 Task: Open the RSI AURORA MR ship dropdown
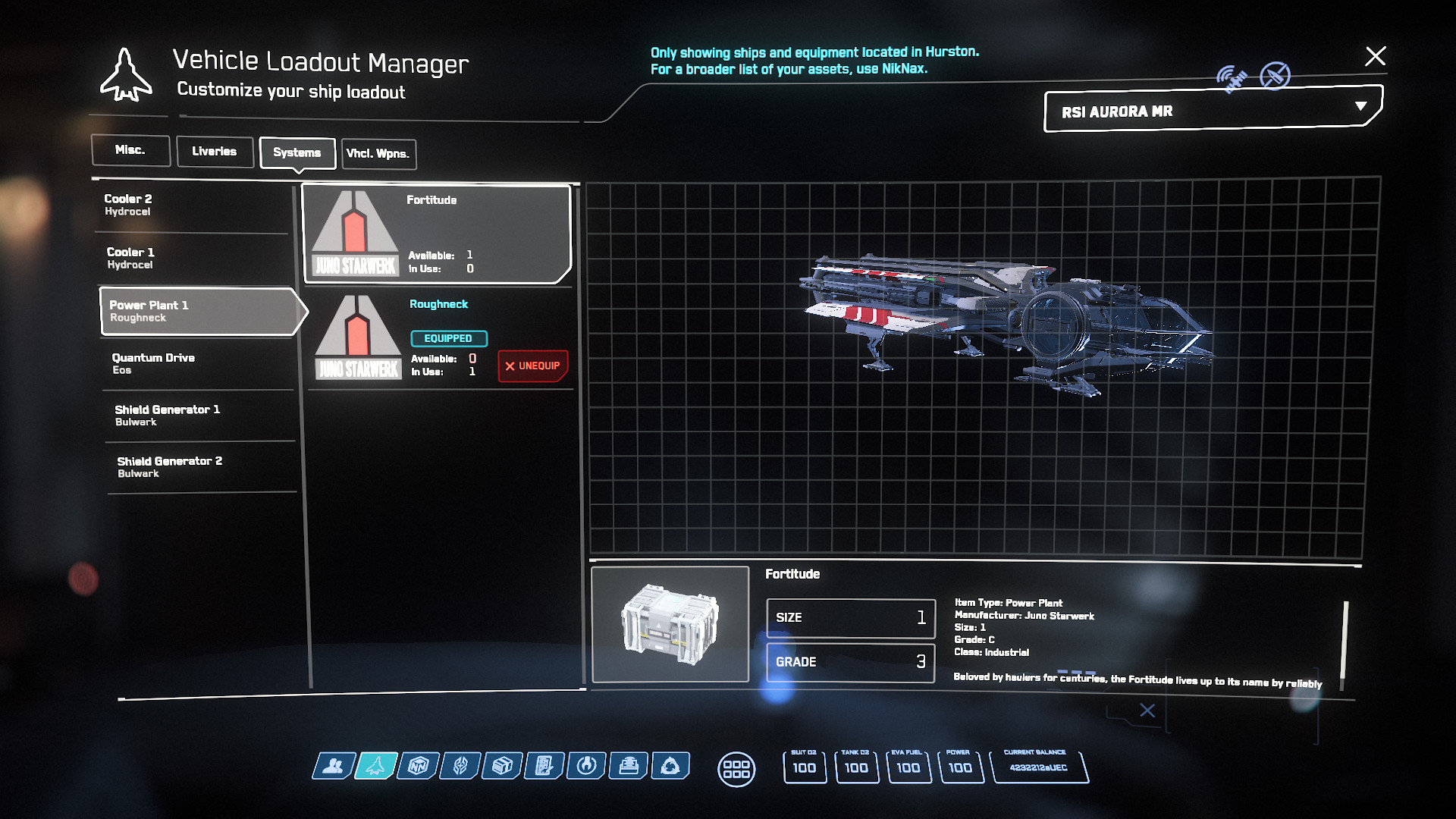tap(1209, 111)
